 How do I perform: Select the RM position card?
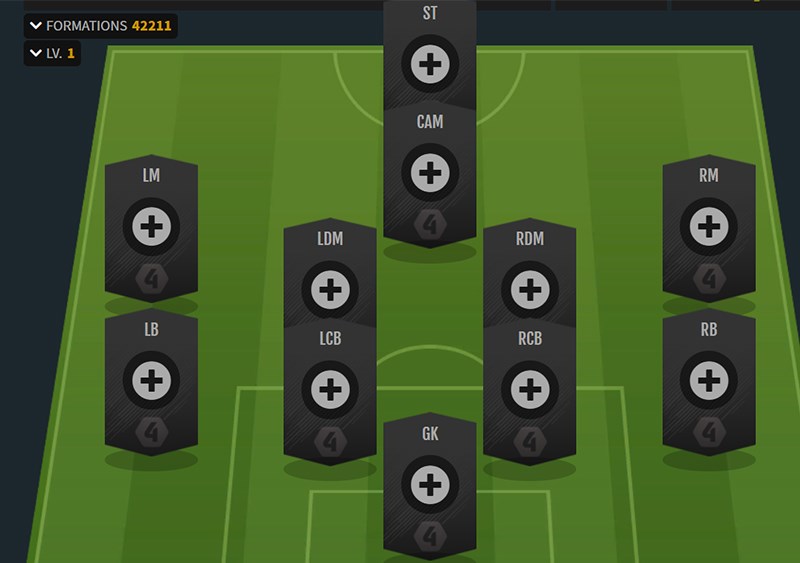(x=708, y=227)
